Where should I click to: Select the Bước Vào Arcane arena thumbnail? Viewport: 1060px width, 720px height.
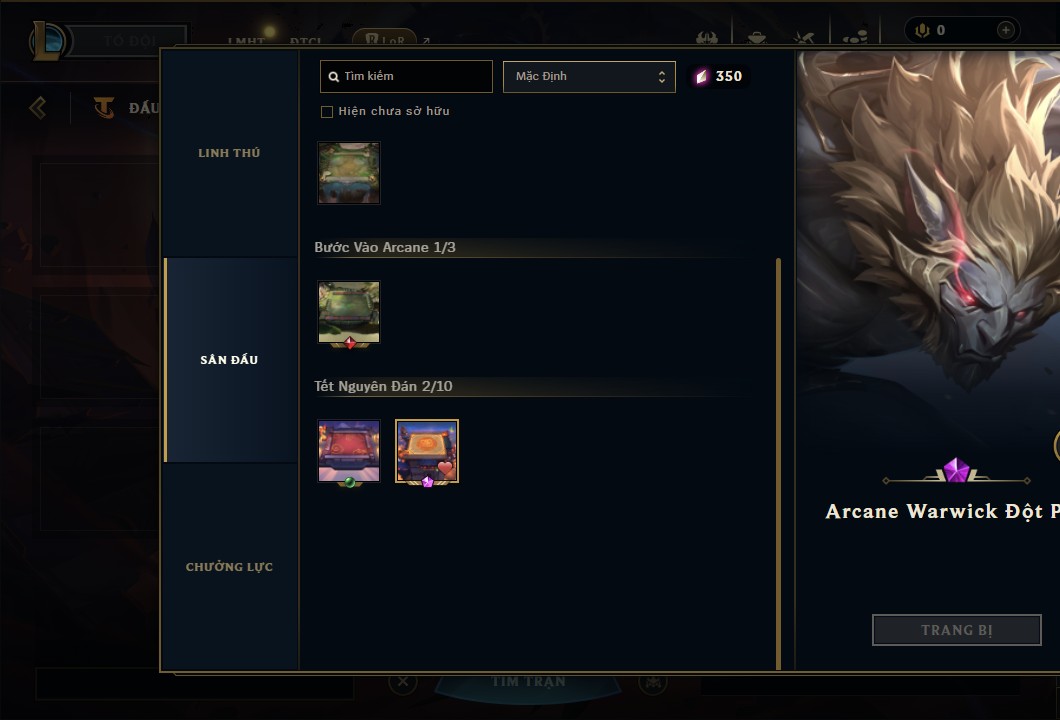pyautogui.click(x=349, y=312)
